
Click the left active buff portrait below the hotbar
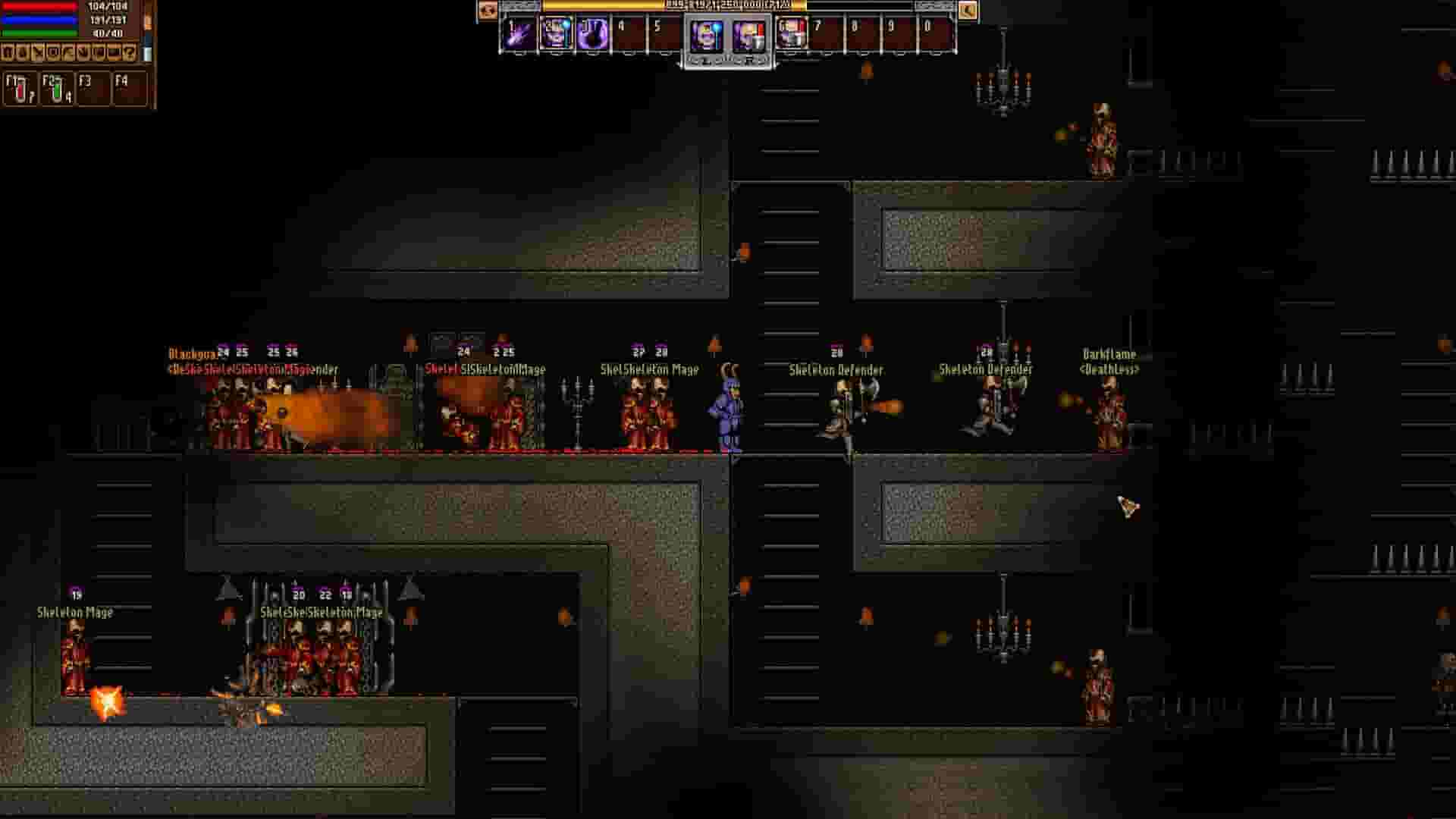click(707, 34)
